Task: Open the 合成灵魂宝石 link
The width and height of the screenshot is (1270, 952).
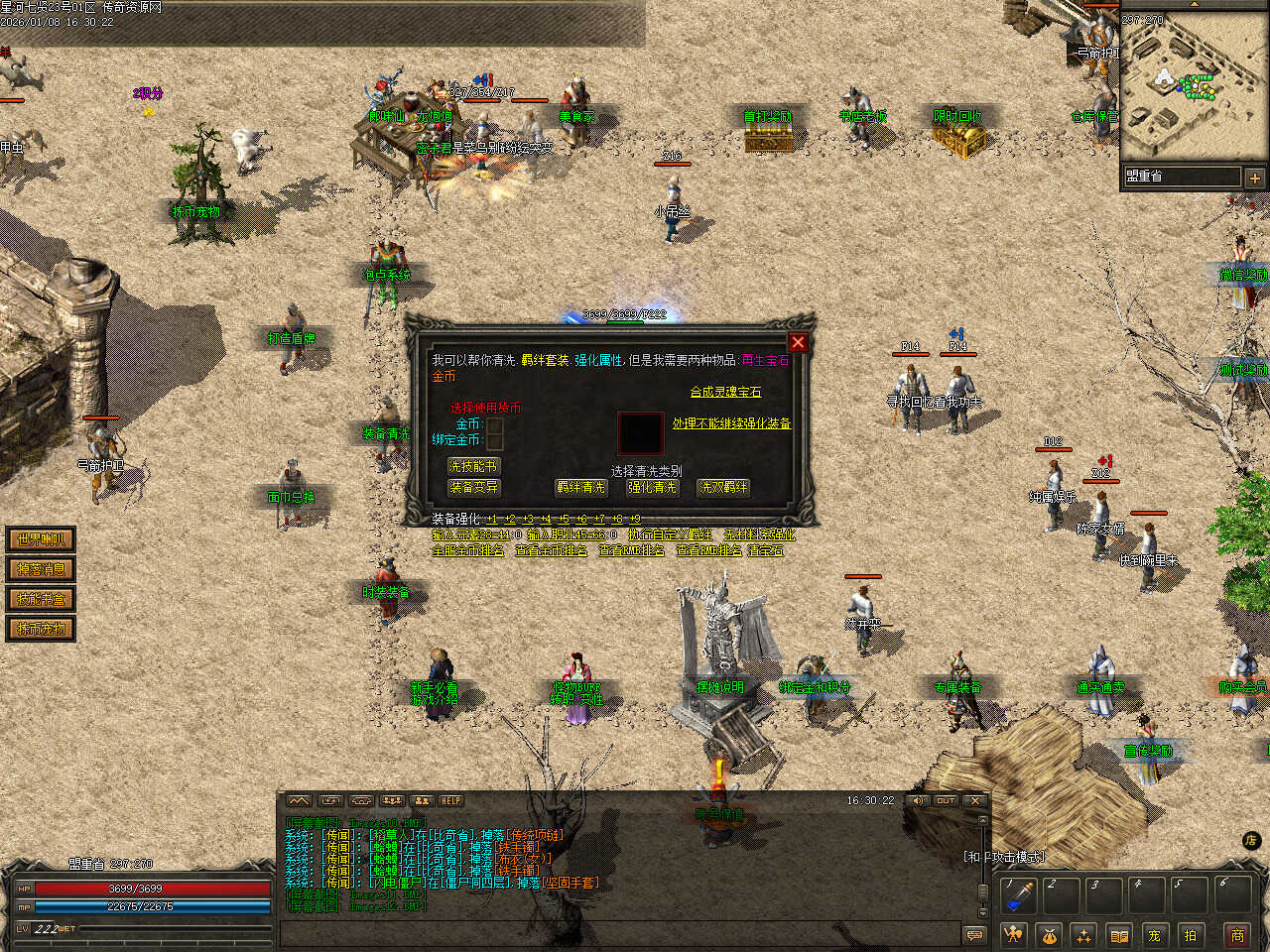Action: tap(725, 392)
